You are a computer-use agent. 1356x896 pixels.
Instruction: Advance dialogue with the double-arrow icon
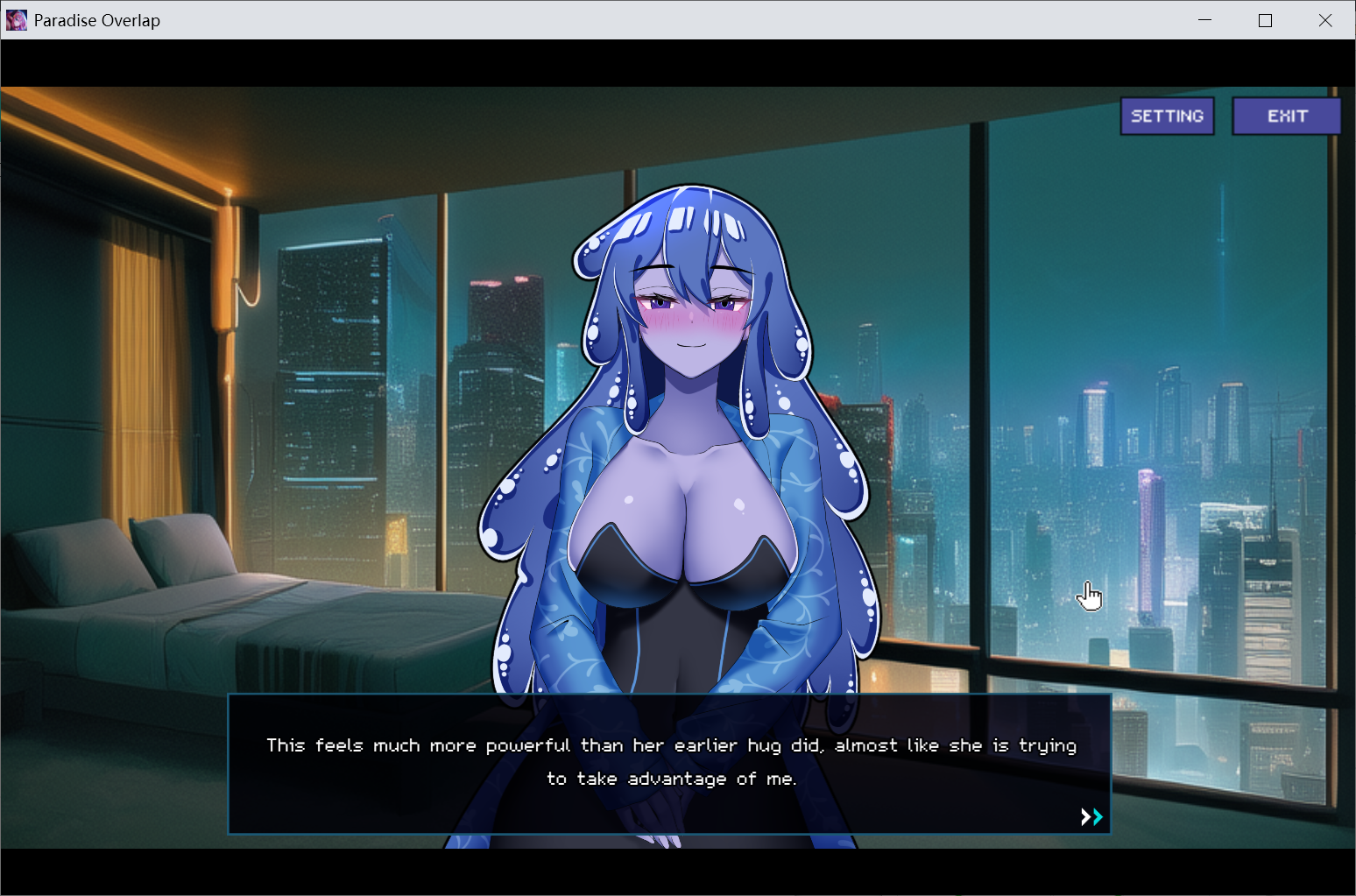click(x=1091, y=817)
